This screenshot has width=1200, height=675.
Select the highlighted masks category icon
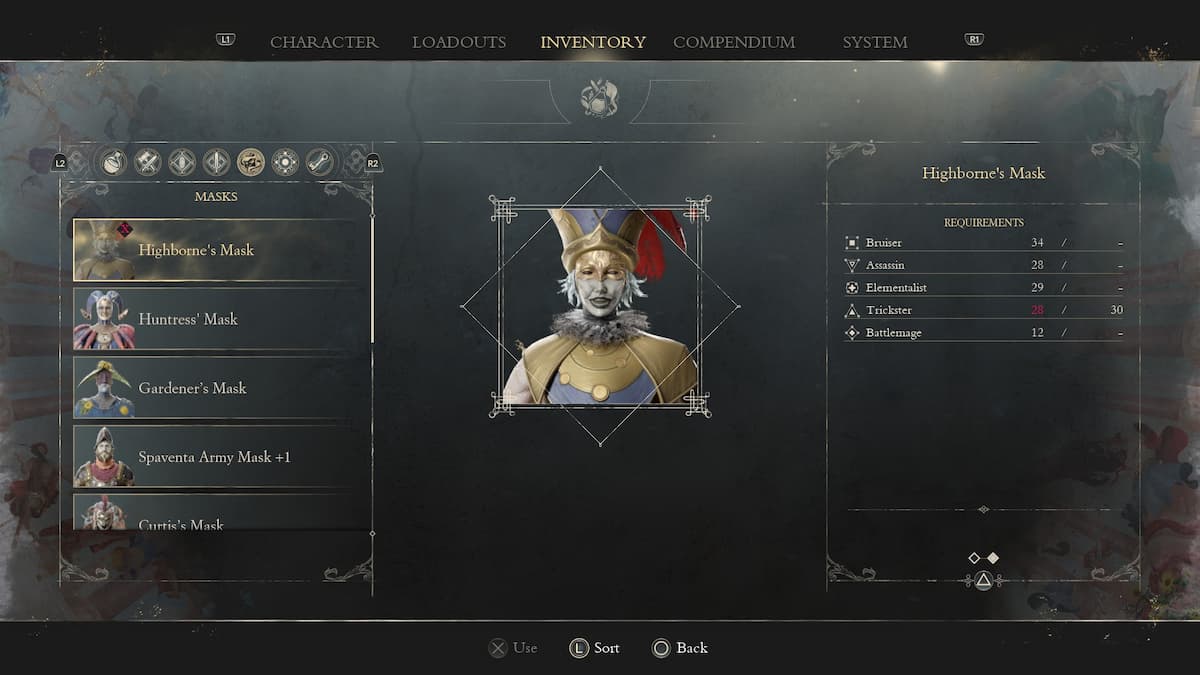point(251,162)
